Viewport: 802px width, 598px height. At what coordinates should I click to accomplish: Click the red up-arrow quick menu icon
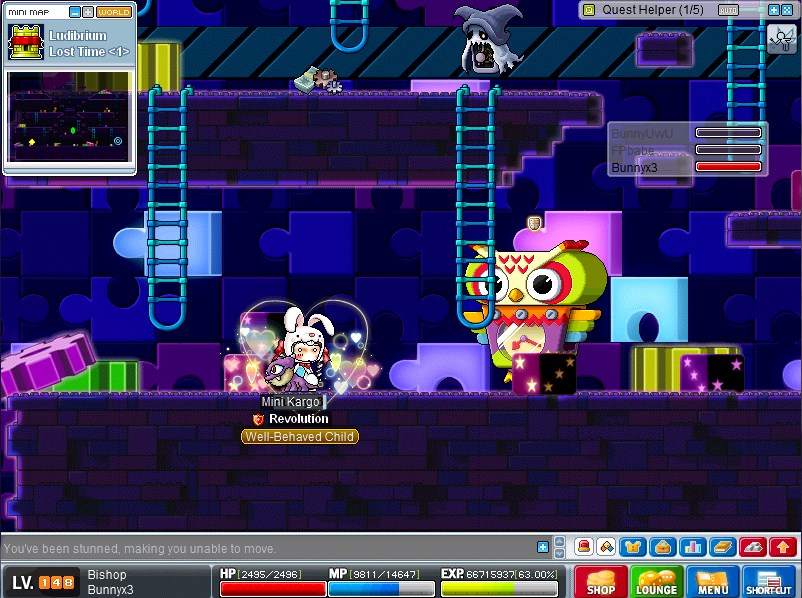pyautogui.click(x=783, y=547)
